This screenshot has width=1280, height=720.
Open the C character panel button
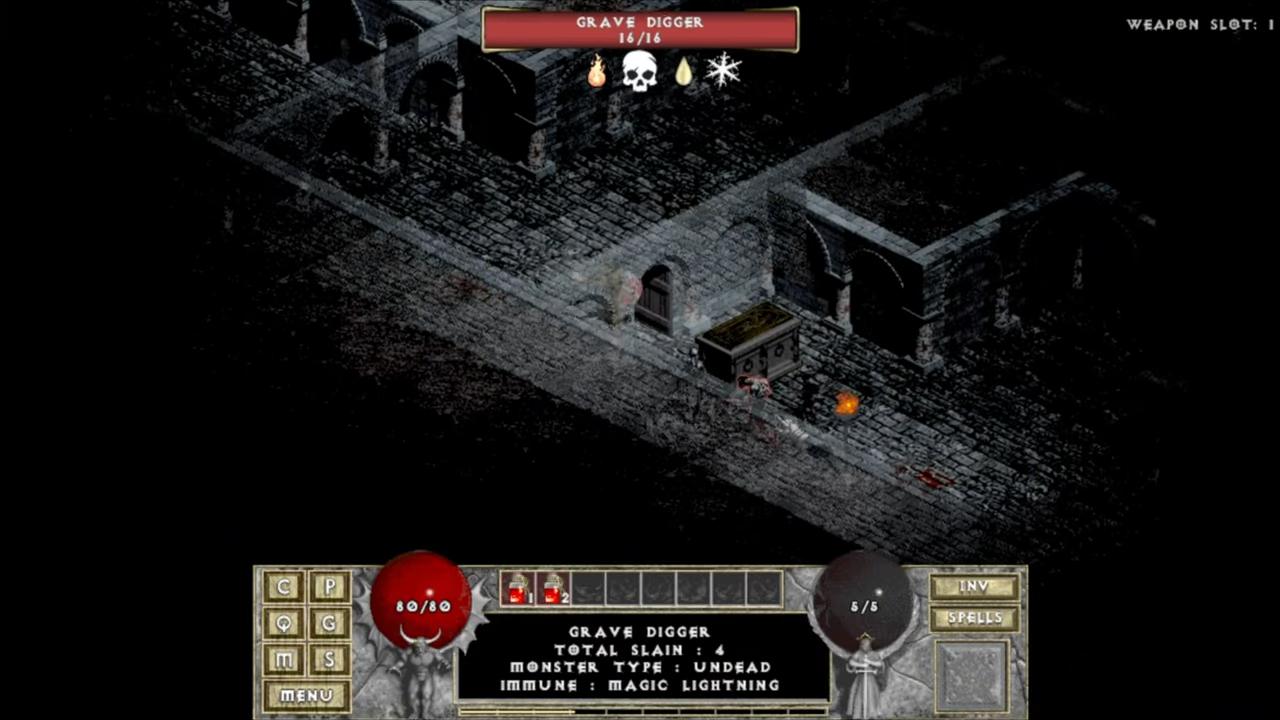coord(284,587)
